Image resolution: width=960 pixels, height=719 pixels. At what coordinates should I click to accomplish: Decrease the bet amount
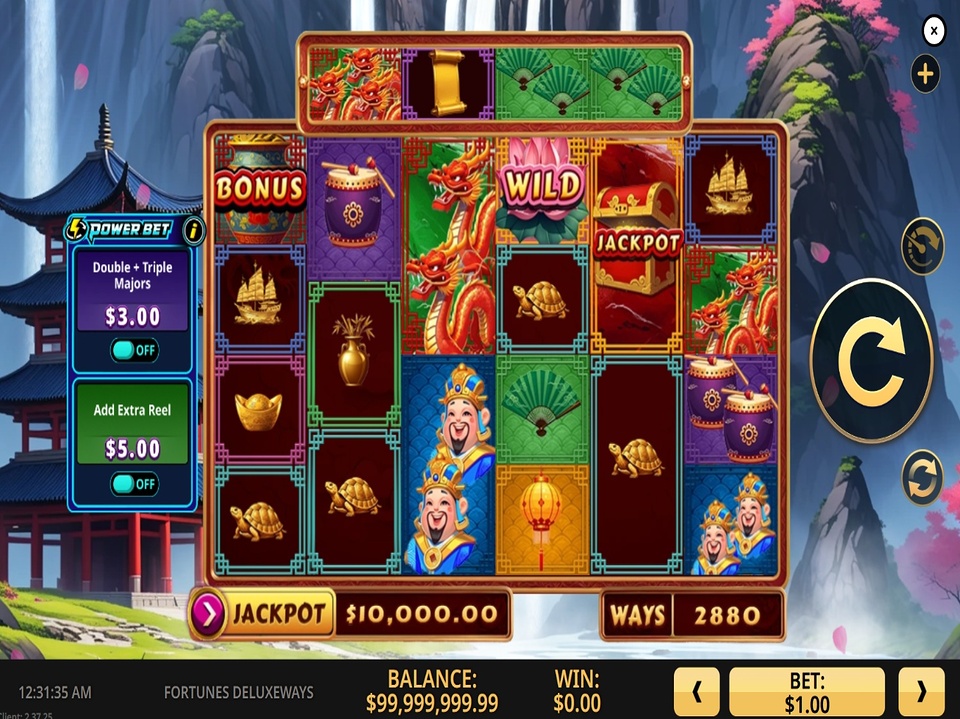point(696,691)
